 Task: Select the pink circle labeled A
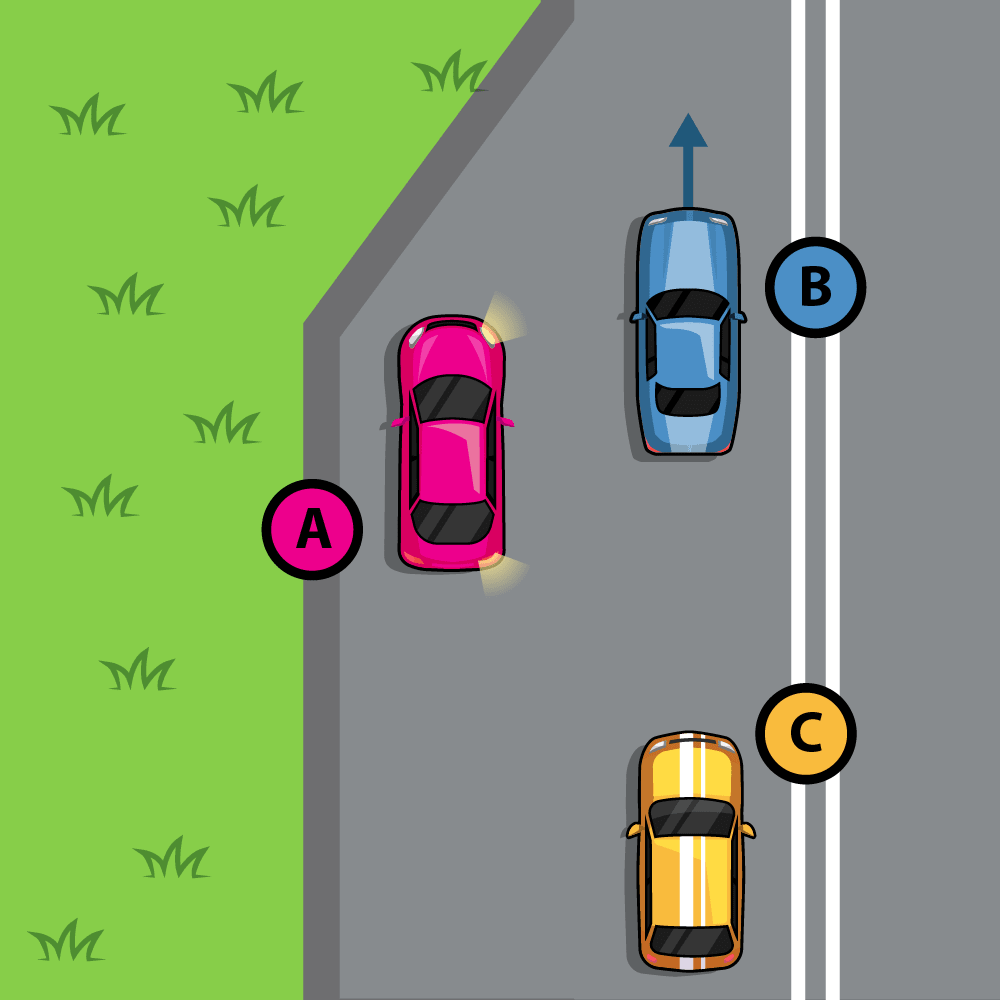pos(312,529)
